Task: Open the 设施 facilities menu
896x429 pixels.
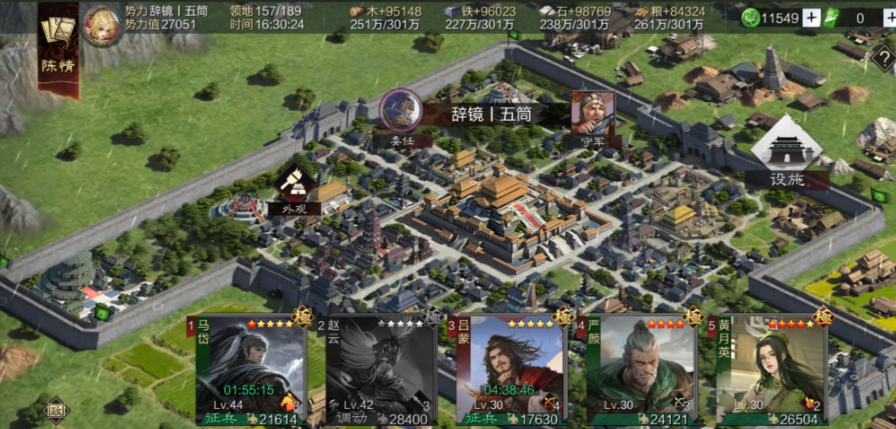Action: [x=787, y=154]
